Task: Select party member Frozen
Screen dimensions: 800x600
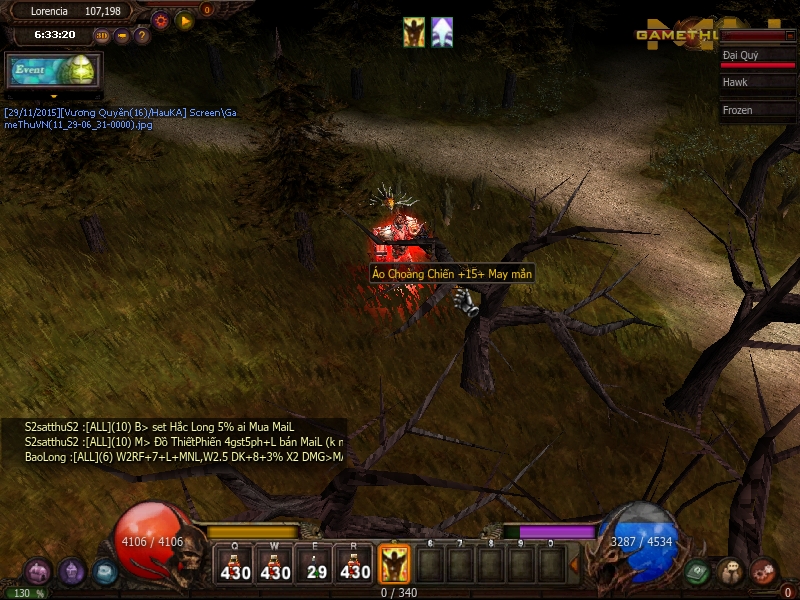Action: pos(758,110)
